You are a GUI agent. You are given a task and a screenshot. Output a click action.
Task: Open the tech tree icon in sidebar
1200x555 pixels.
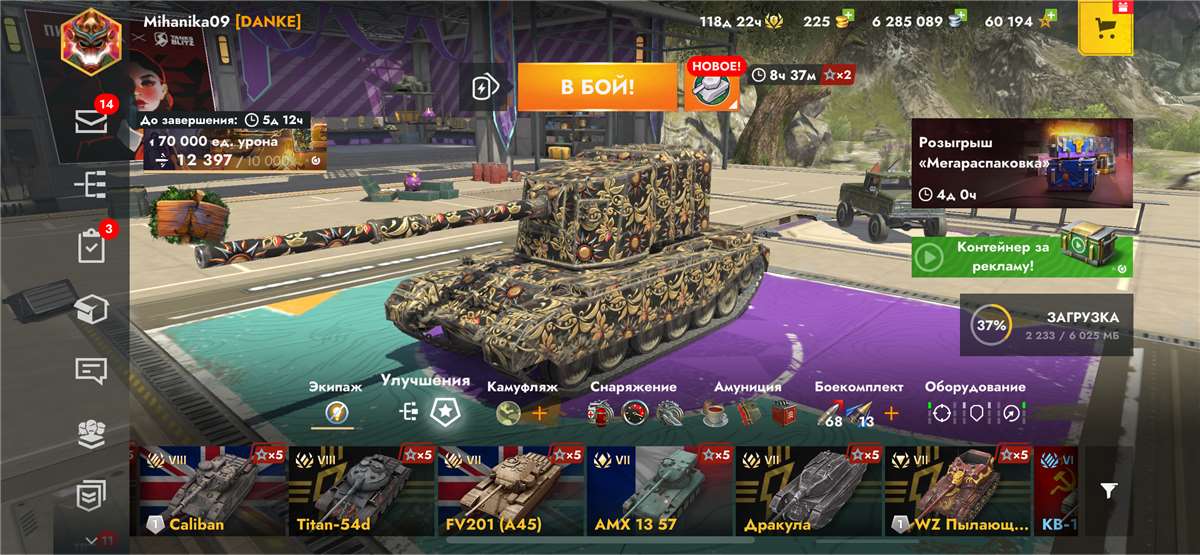pos(92,184)
